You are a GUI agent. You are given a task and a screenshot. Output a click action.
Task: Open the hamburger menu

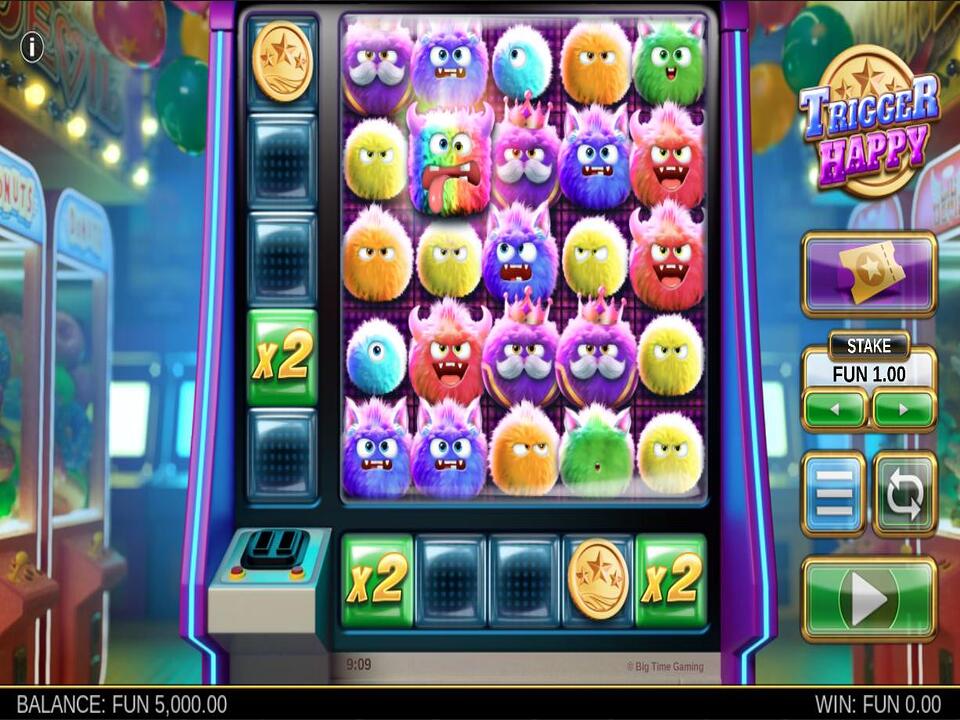833,494
